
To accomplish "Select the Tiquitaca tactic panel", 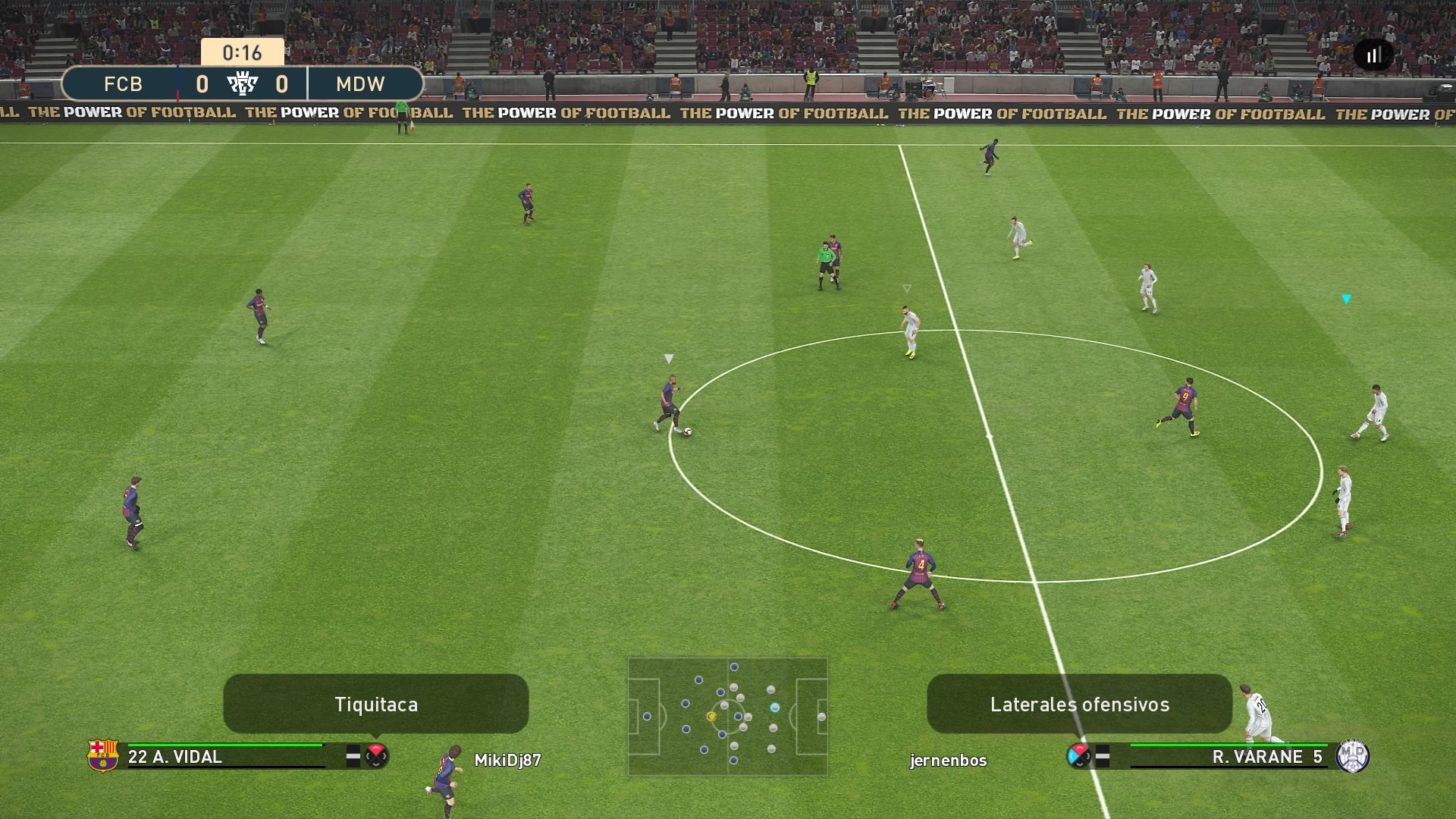I will (x=375, y=704).
